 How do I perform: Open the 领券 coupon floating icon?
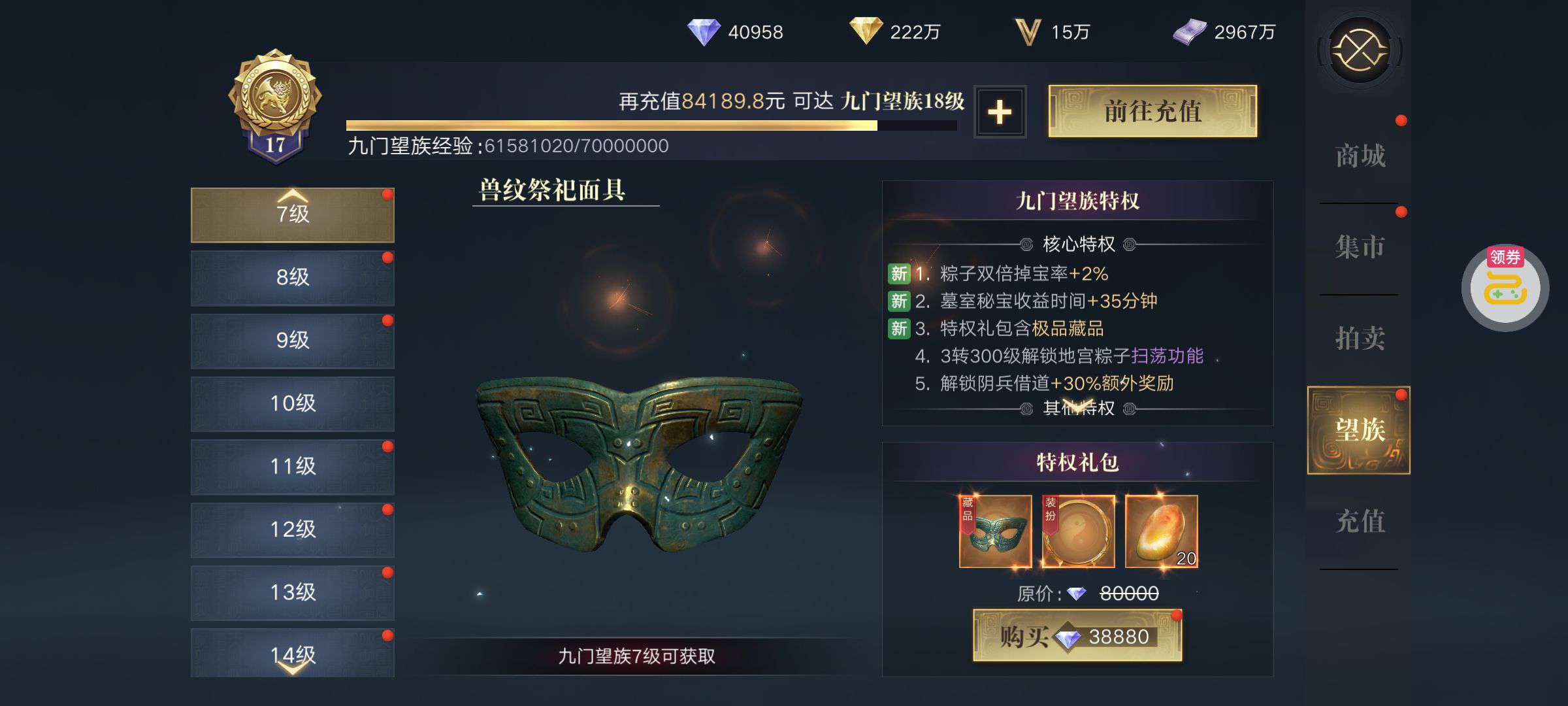(x=1505, y=288)
